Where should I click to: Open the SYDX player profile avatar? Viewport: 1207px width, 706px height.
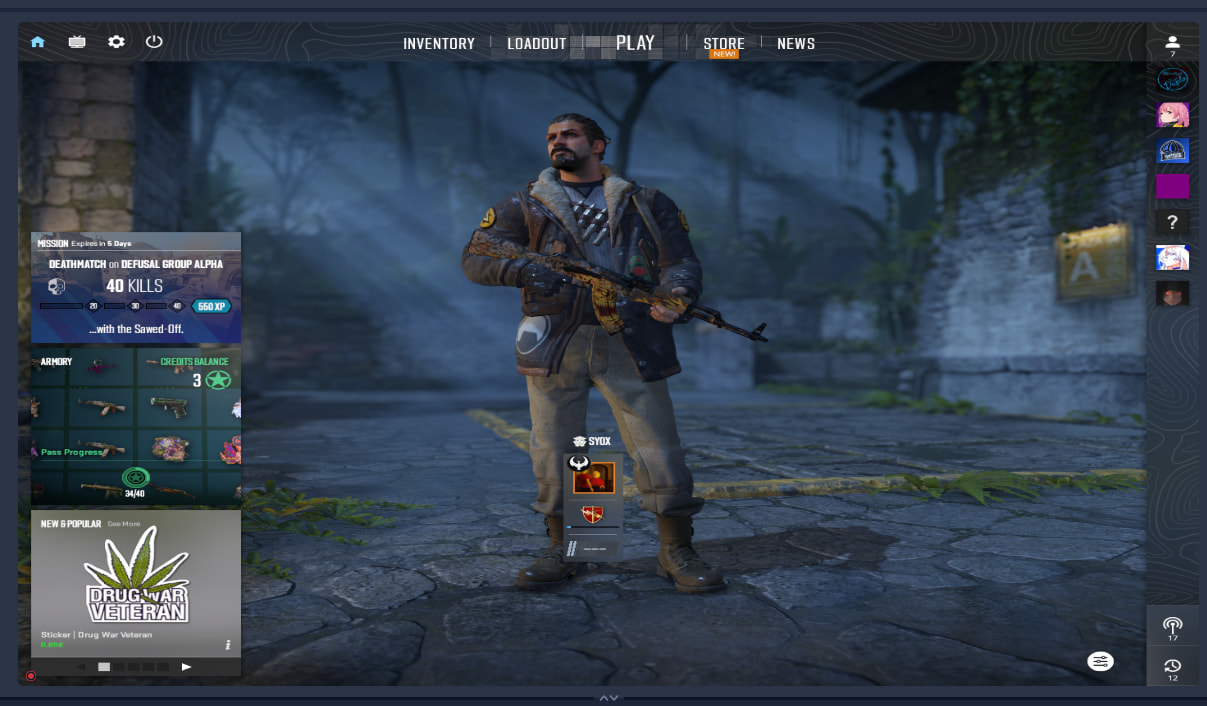594,478
